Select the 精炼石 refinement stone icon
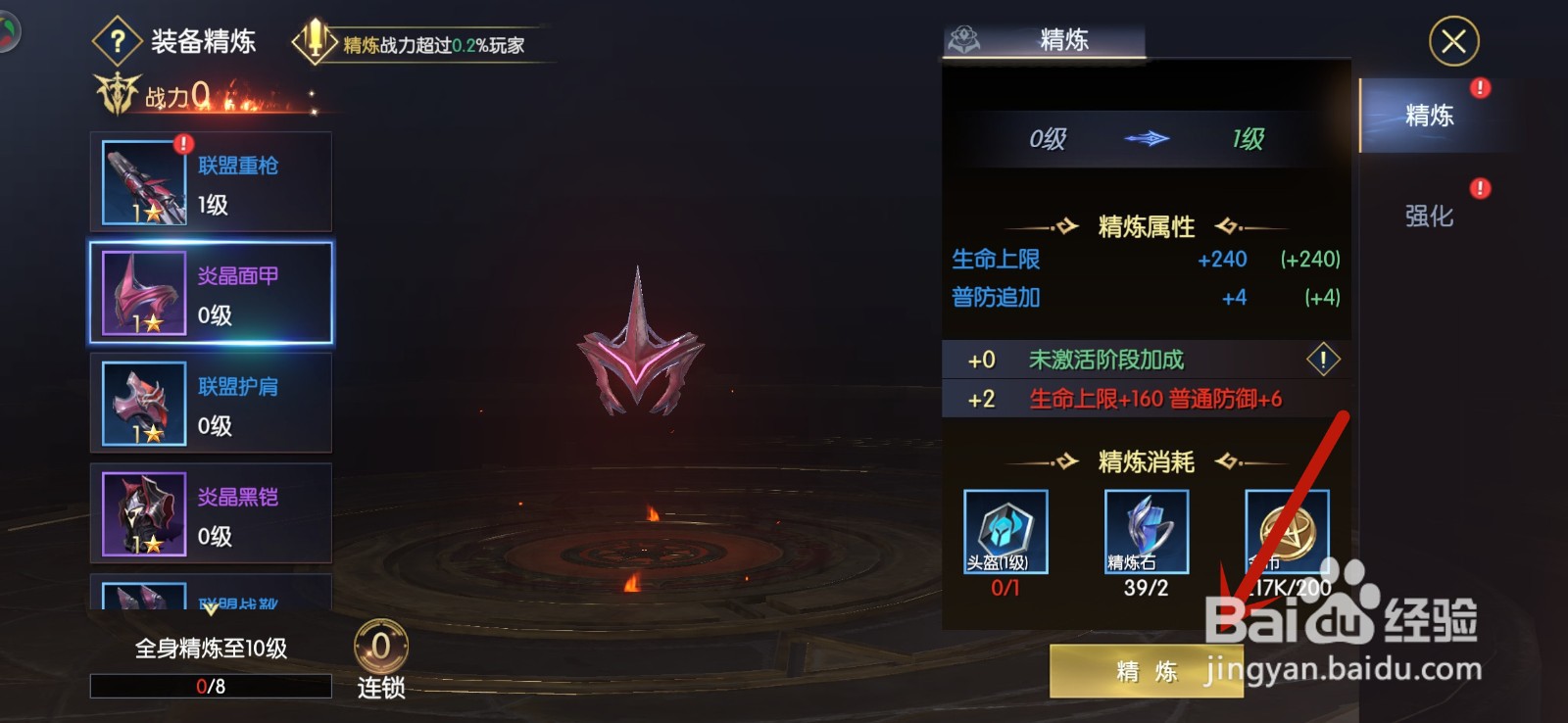 coord(1145,532)
